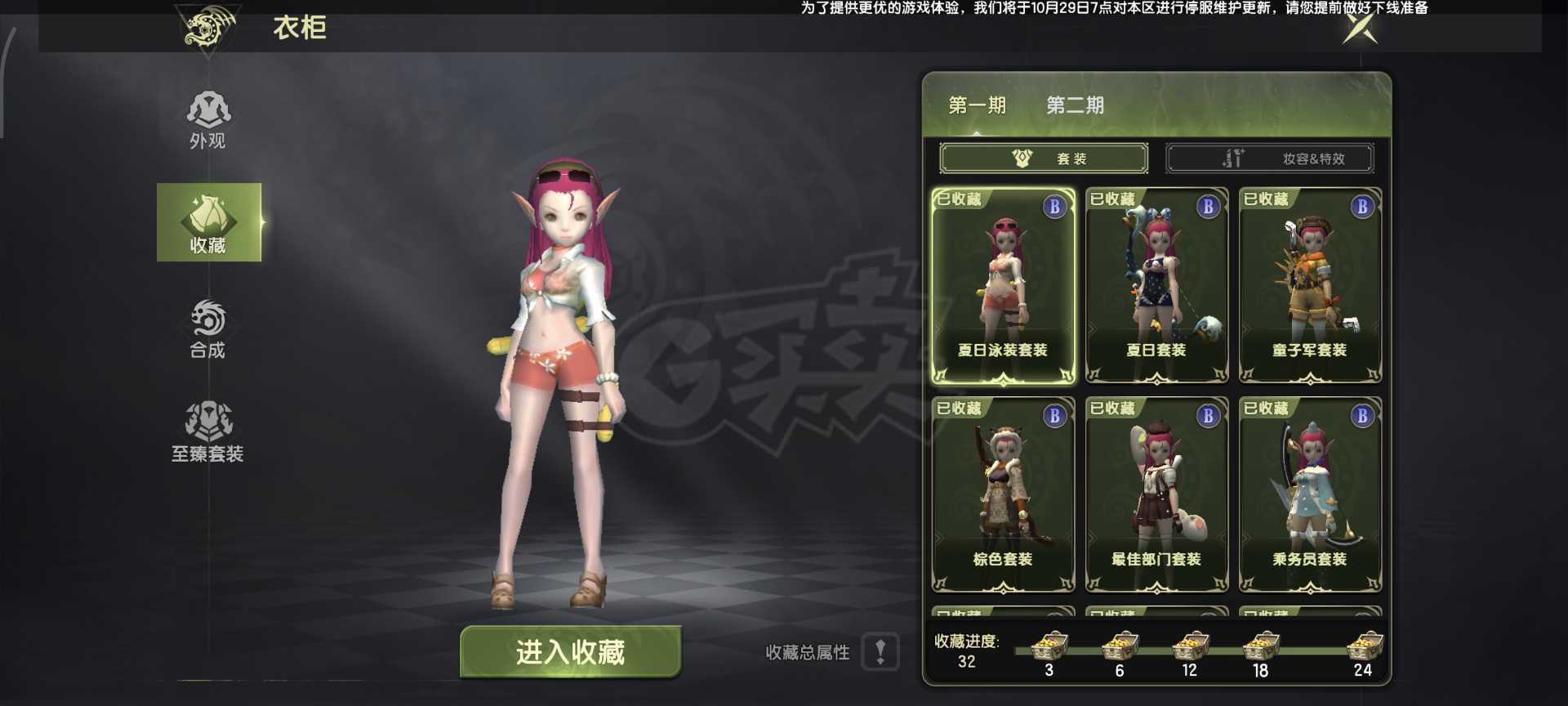Click the dragon emblem beside 衣柜 title
This screenshot has width=1568, height=706.
pos(207,26)
